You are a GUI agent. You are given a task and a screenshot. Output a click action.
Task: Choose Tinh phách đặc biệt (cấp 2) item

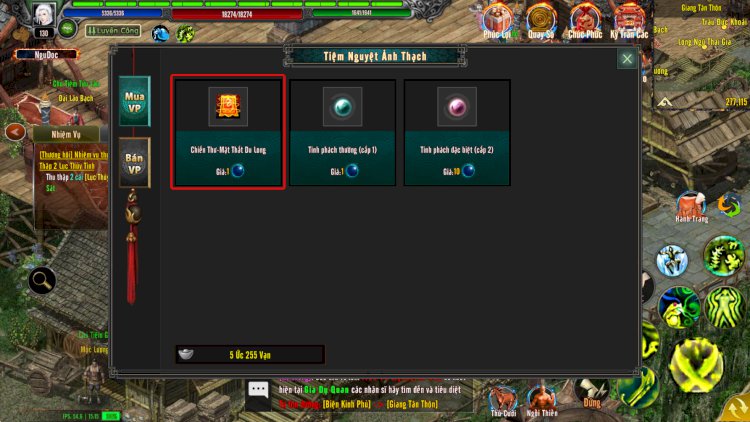456,131
